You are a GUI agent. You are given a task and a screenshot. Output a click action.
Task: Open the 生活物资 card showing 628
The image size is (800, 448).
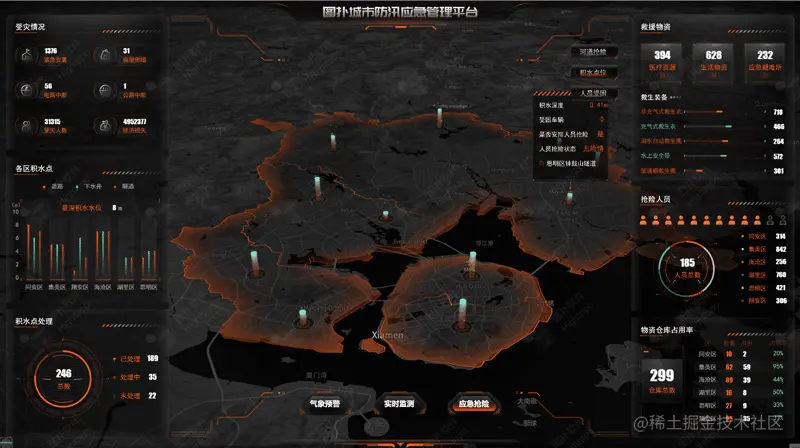coord(713,58)
